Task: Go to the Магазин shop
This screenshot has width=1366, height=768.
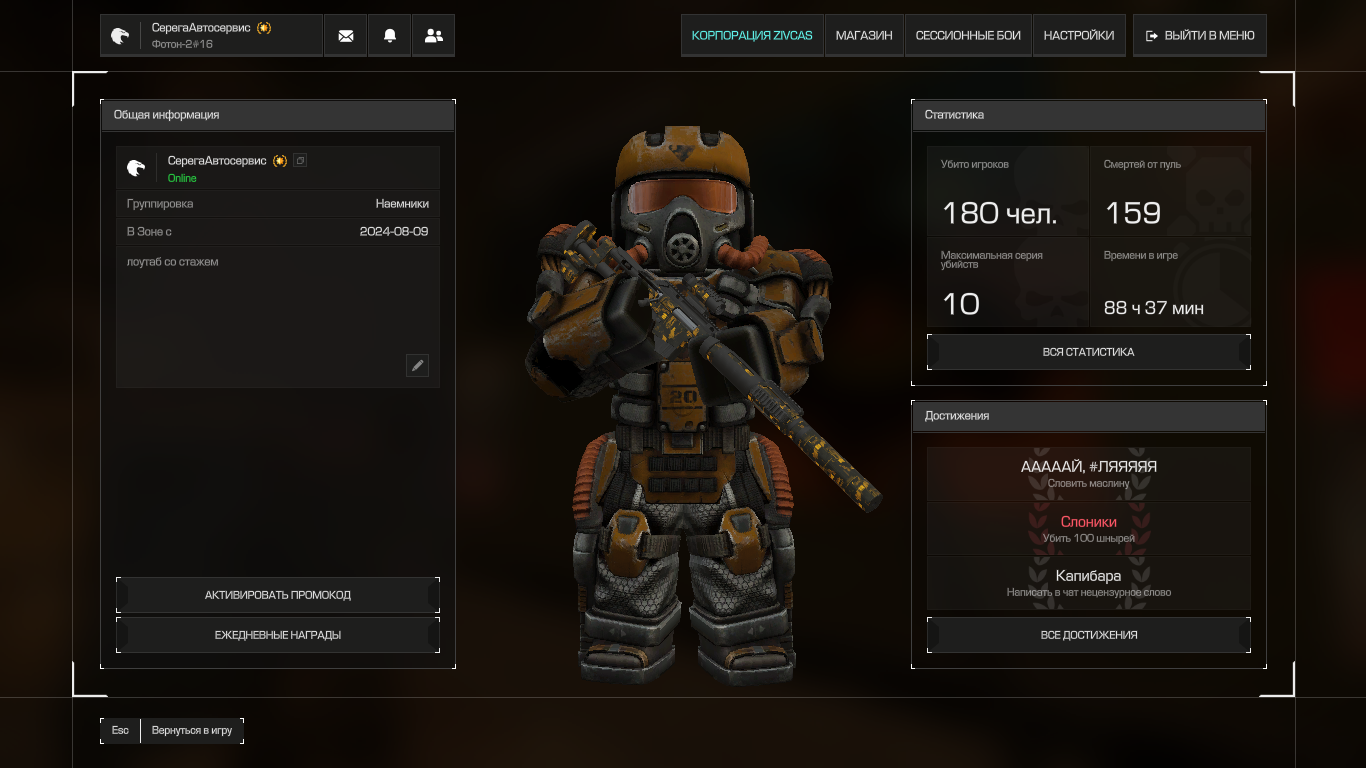Action: click(x=864, y=36)
